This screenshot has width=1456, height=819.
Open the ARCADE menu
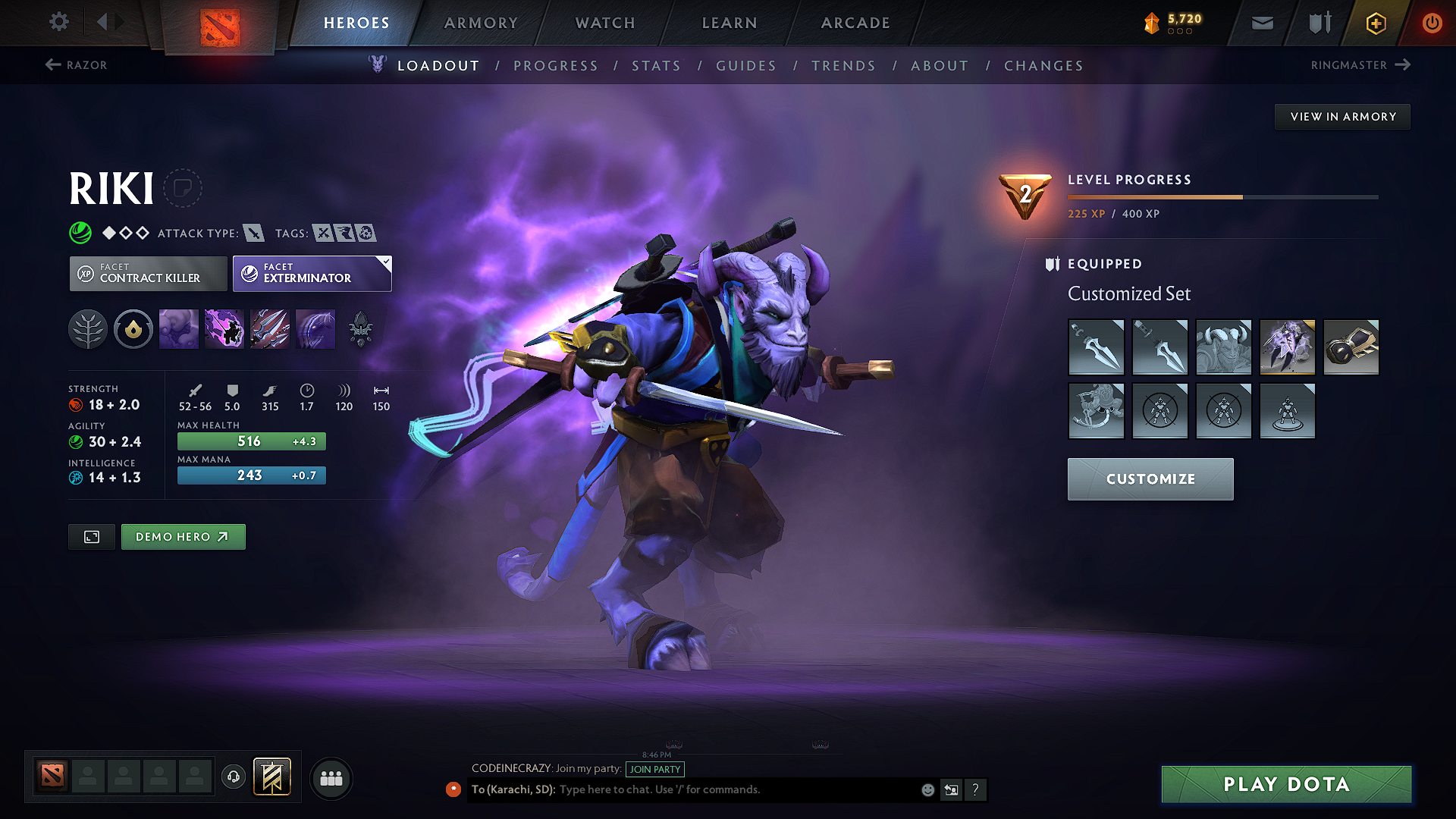pos(855,23)
